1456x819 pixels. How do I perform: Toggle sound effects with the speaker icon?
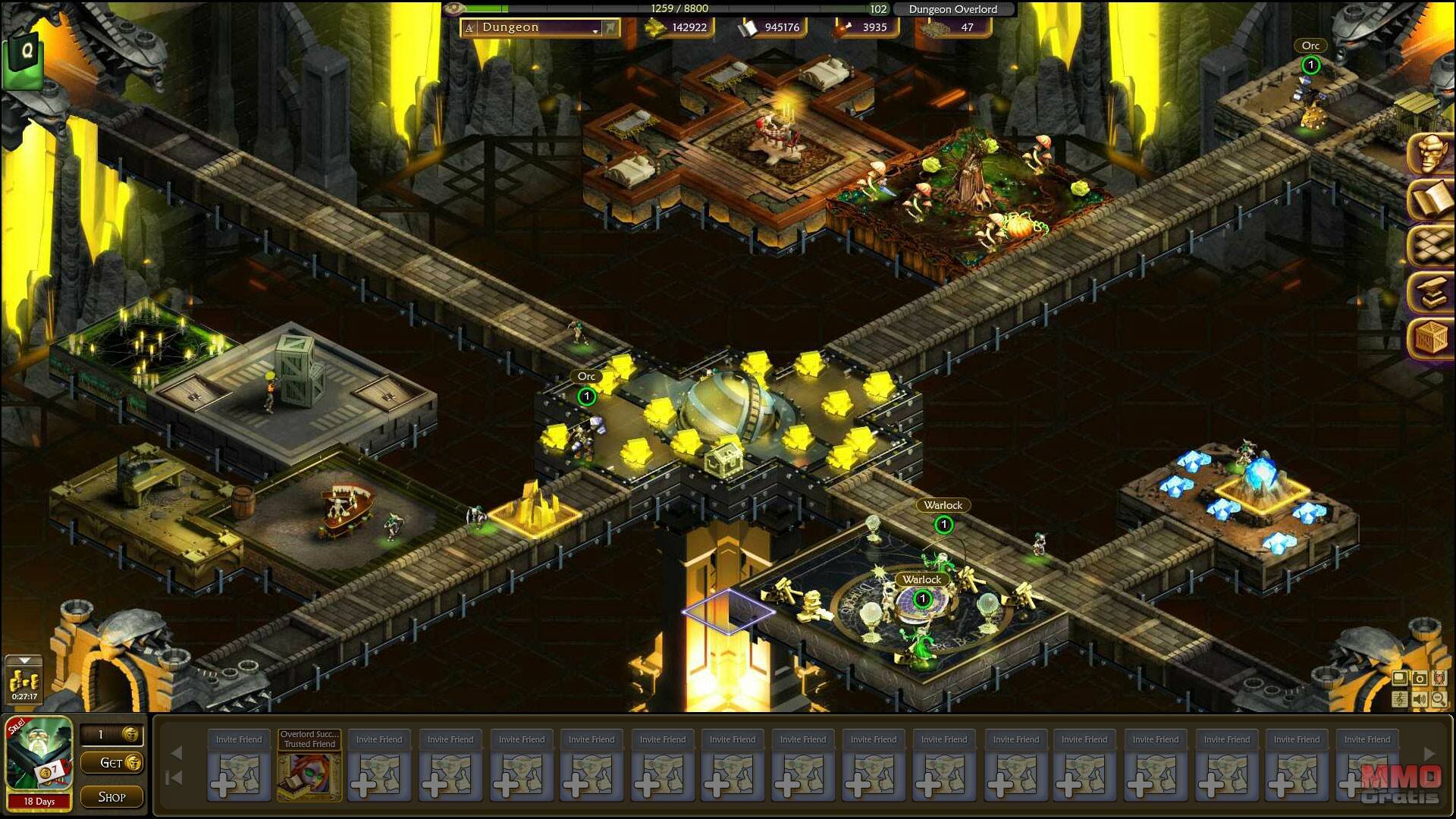1420,699
